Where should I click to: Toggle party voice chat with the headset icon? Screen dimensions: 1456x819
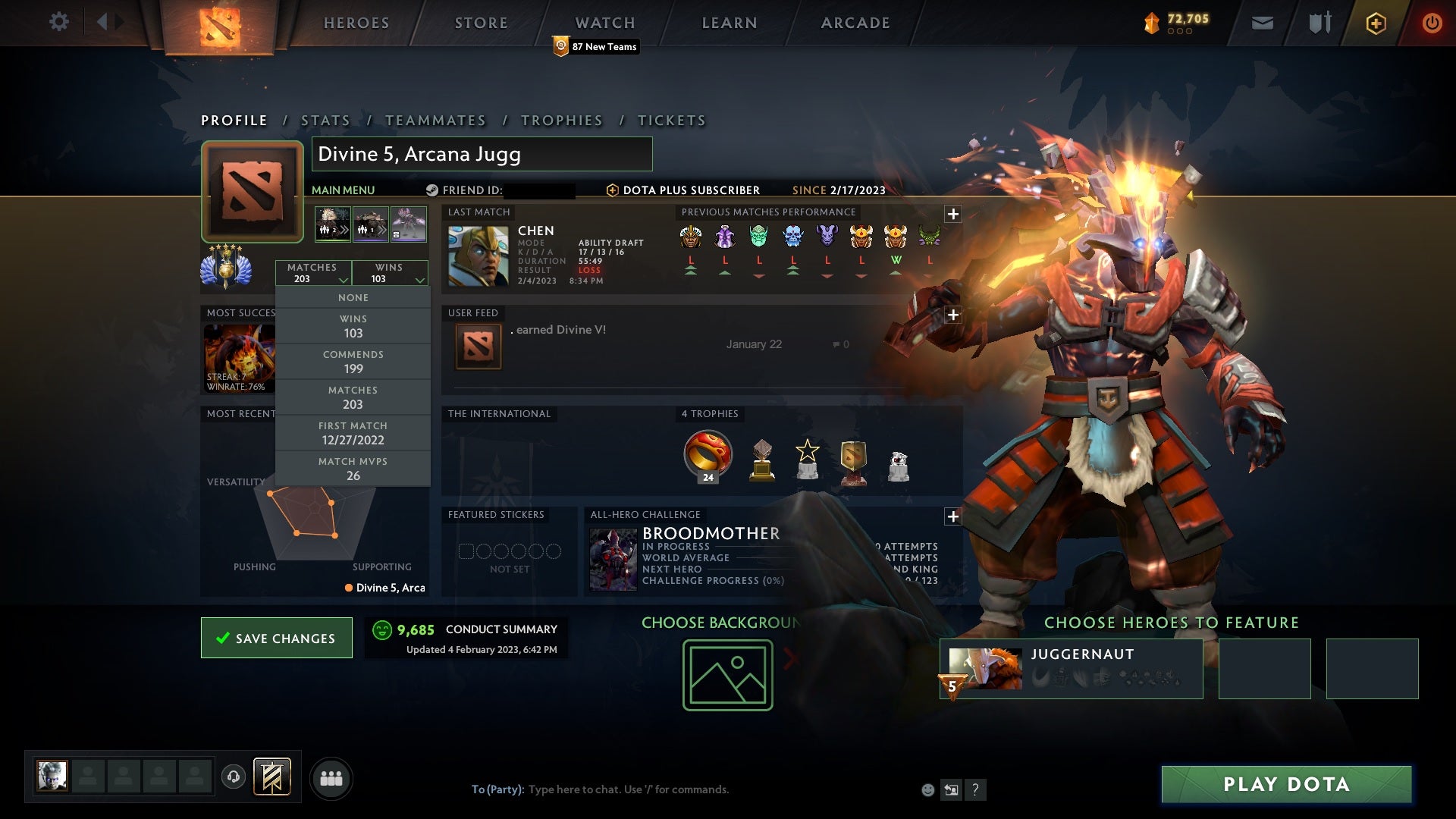coord(233,777)
